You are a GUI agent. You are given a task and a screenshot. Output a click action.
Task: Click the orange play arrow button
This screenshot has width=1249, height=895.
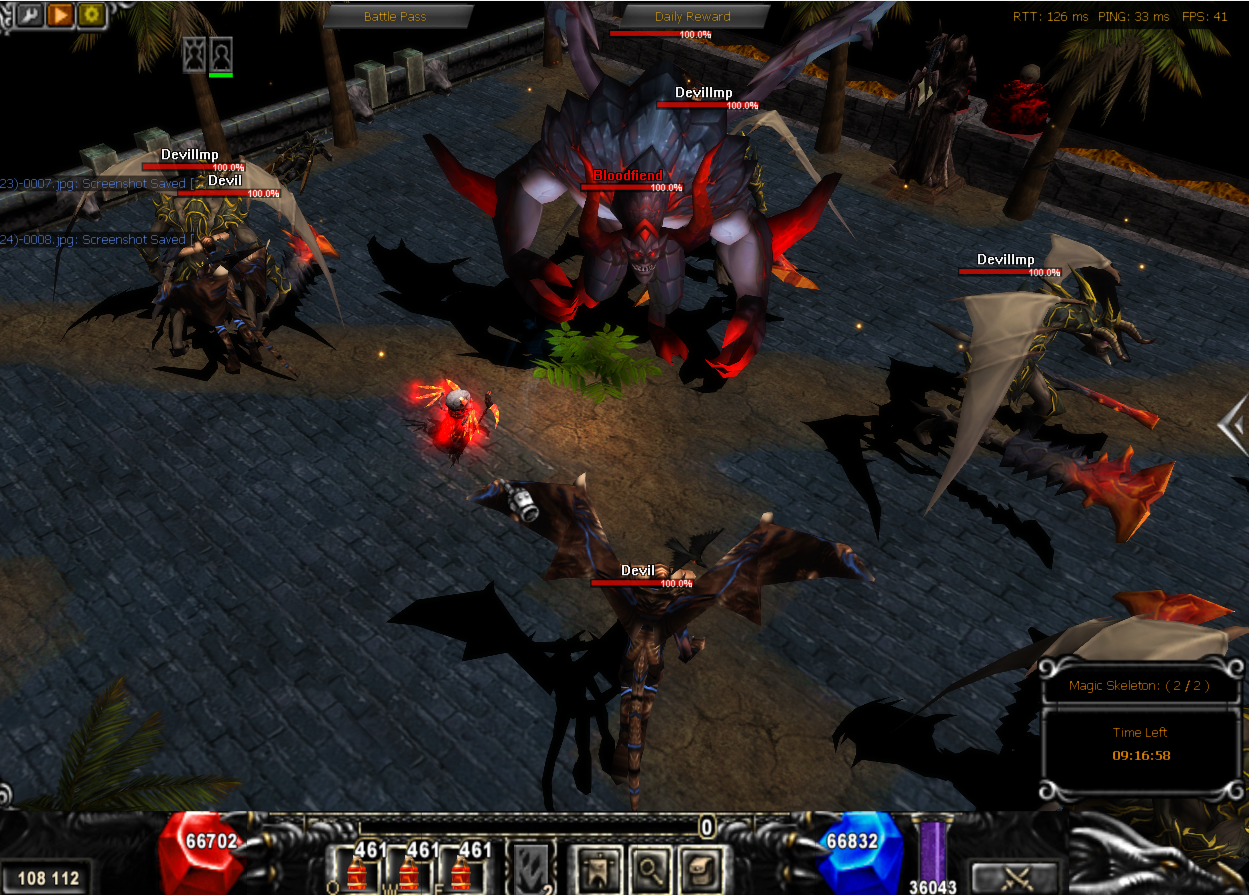[60, 15]
